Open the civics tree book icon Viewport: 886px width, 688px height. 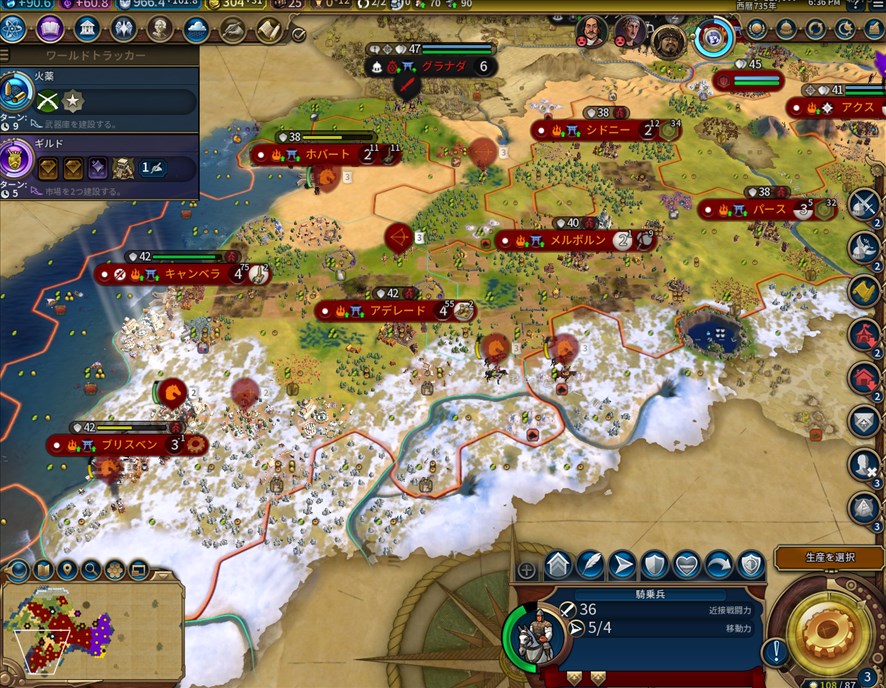pos(50,28)
